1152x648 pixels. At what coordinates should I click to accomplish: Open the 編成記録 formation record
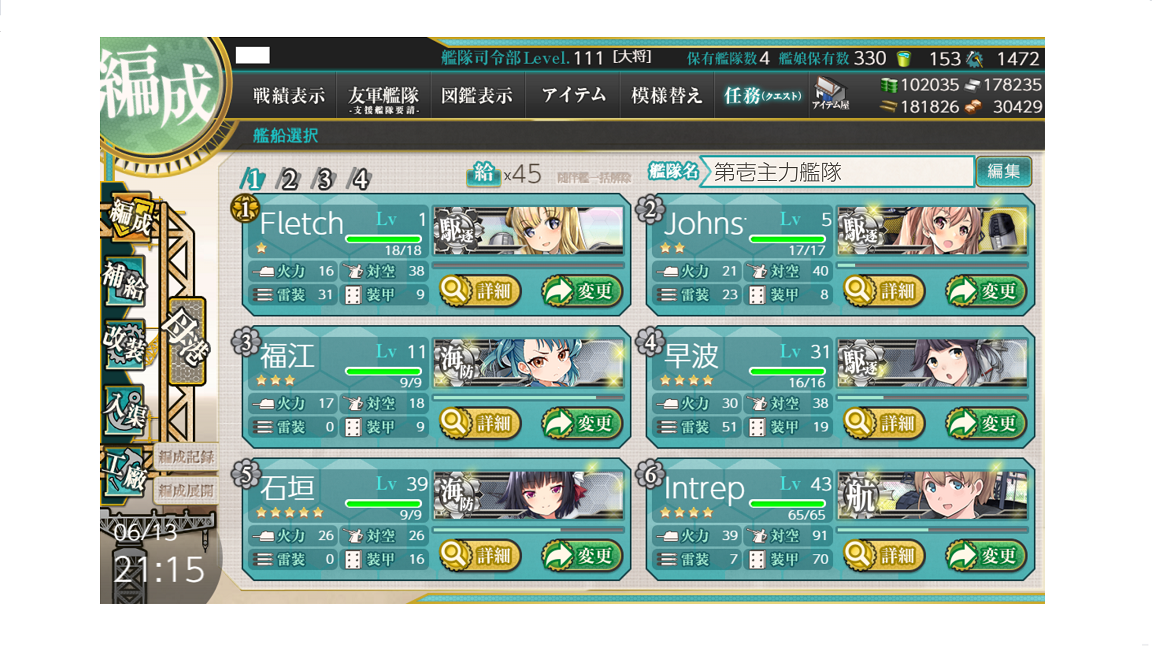coord(185,458)
